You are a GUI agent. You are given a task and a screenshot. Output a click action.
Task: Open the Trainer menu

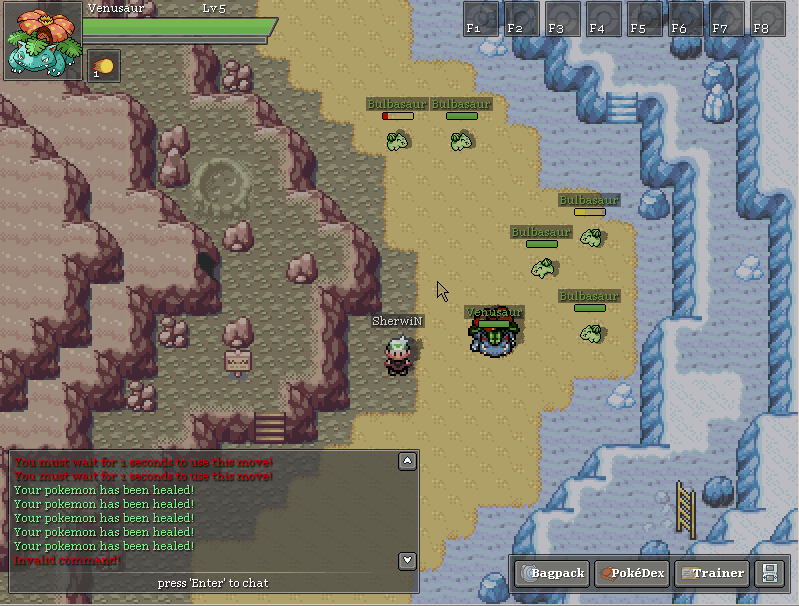click(x=712, y=573)
